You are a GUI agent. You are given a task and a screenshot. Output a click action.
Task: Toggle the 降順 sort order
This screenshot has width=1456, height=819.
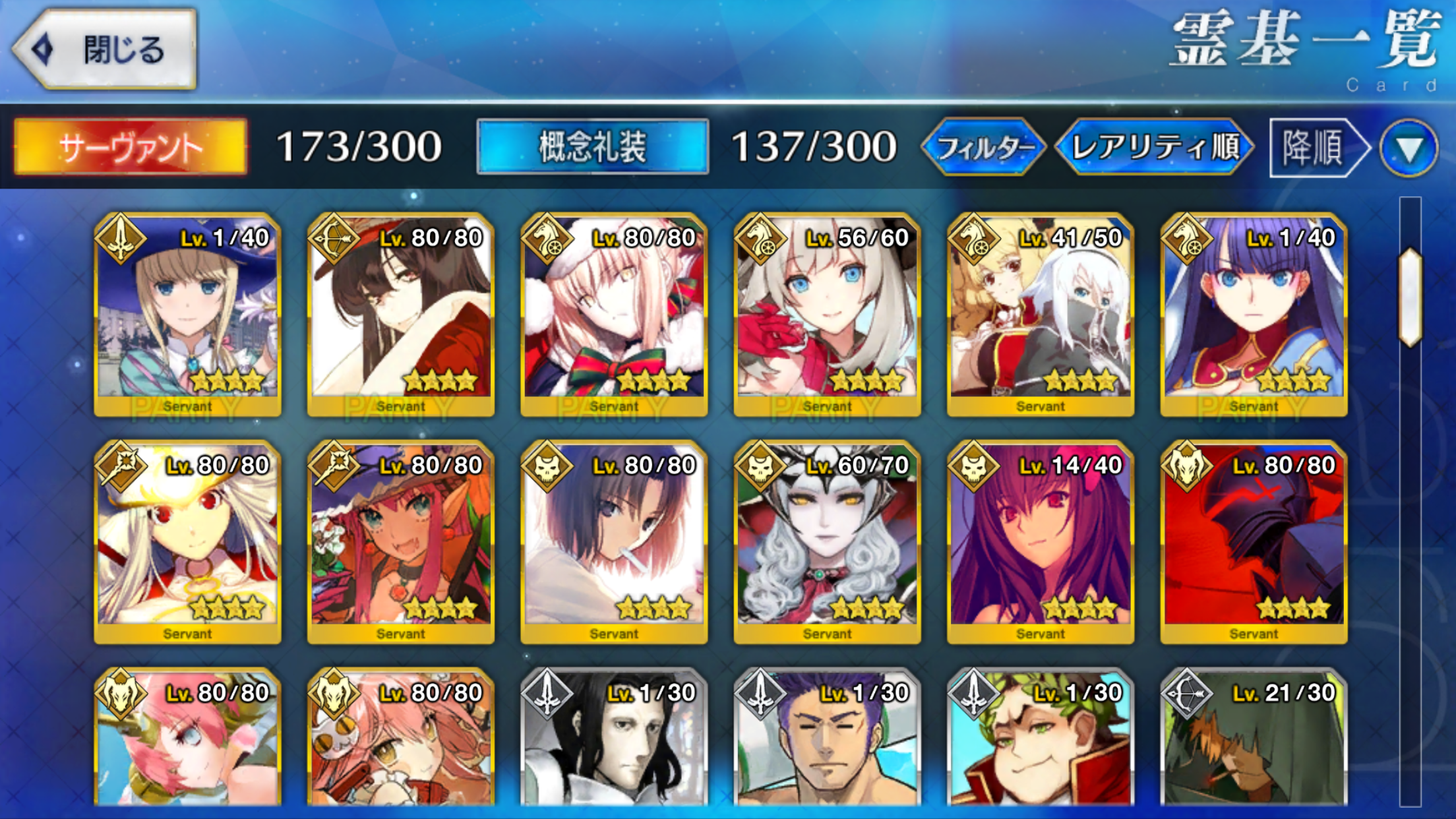click(1316, 146)
